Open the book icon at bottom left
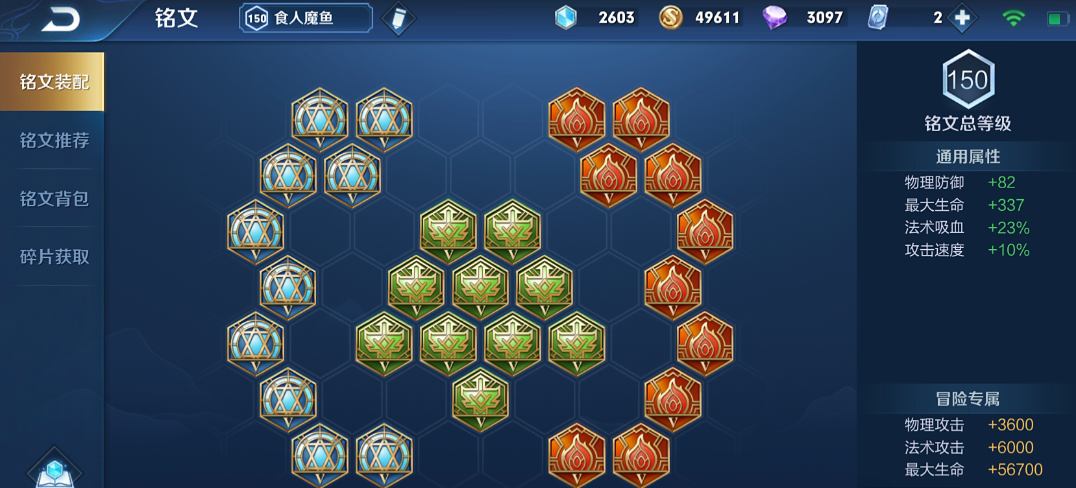Image resolution: width=1076 pixels, height=488 pixels. [x=54, y=470]
